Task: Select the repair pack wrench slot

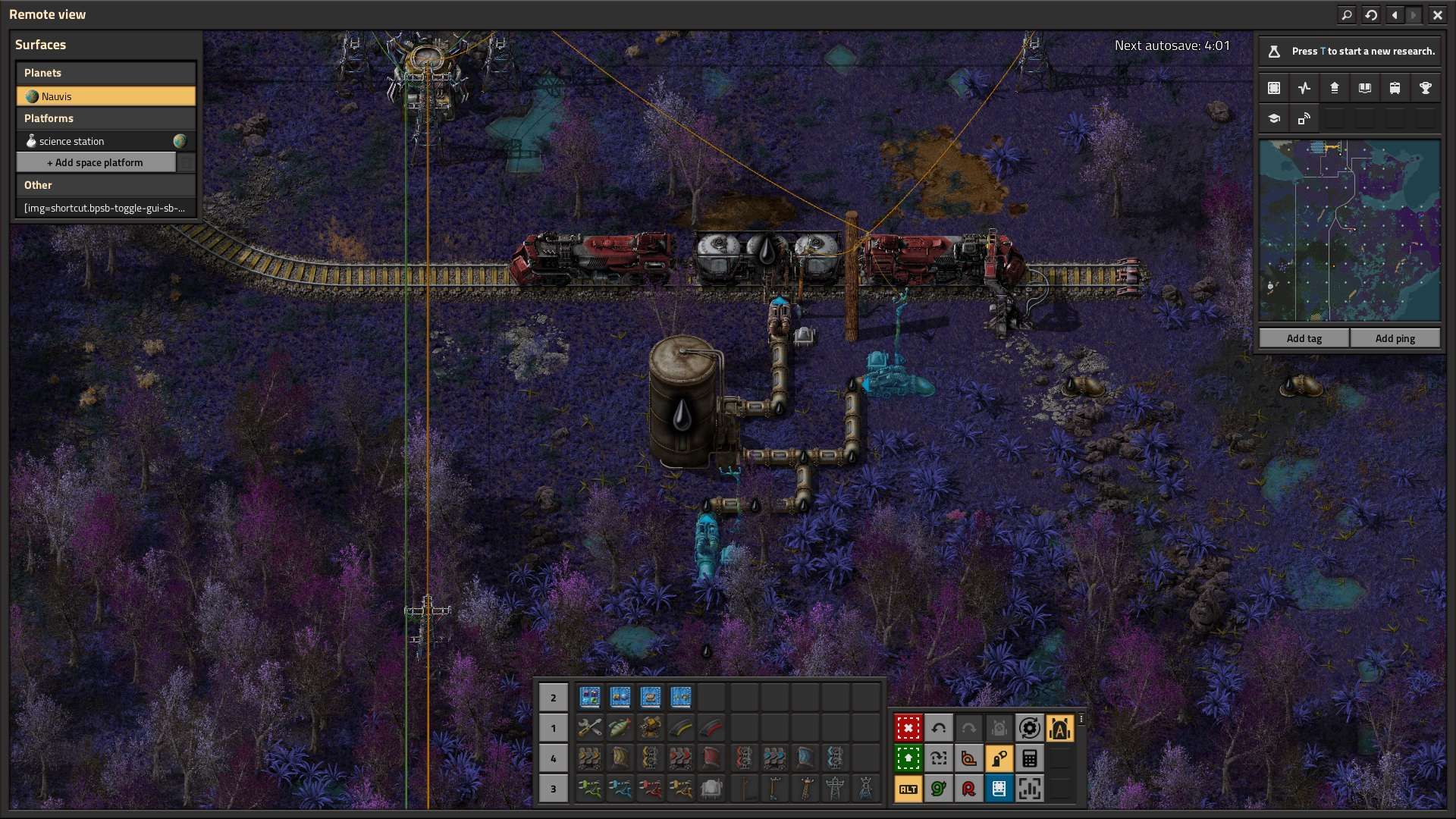Action: (x=589, y=728)
